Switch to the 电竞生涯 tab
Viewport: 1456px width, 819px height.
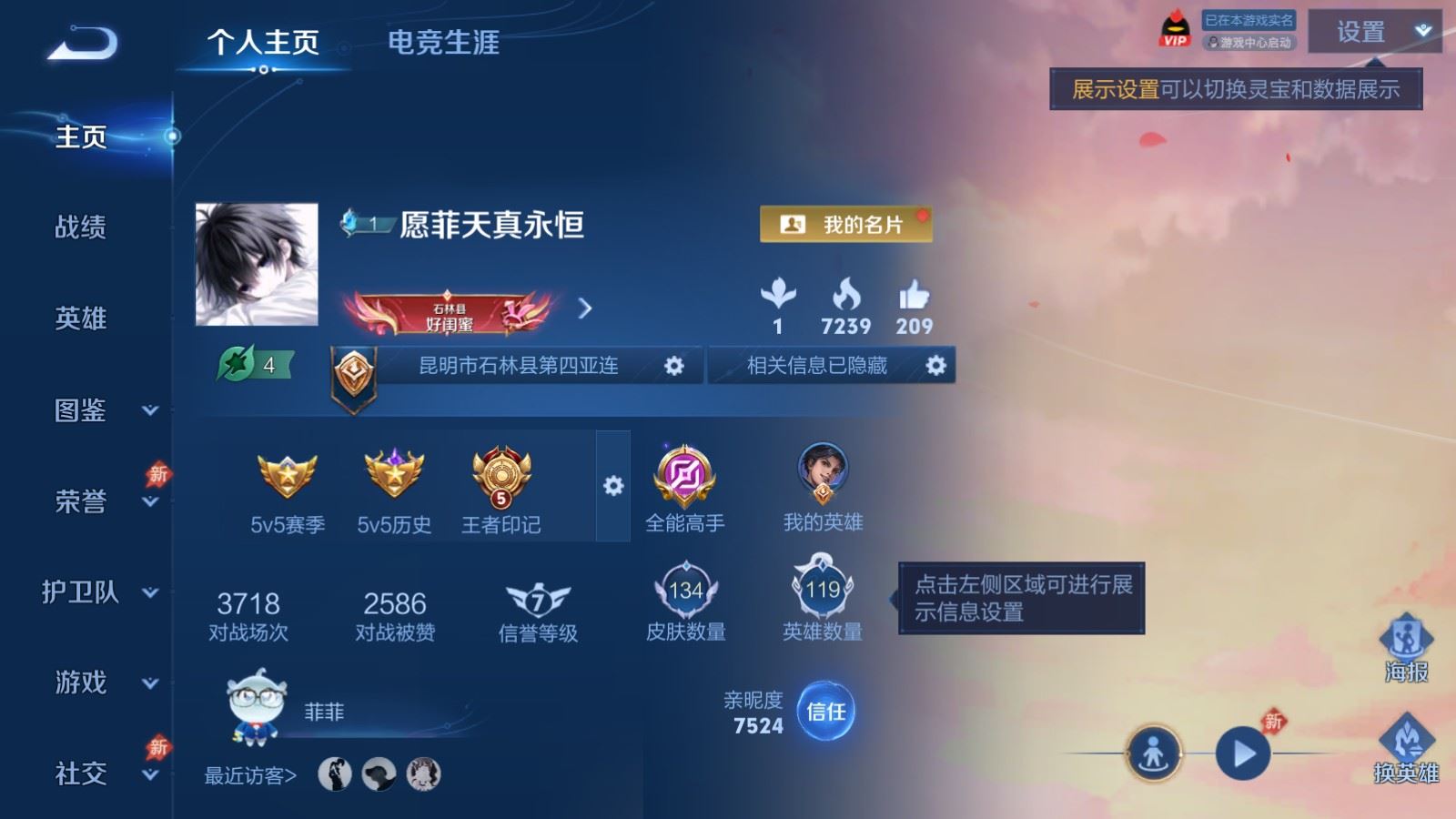(445, 43)
